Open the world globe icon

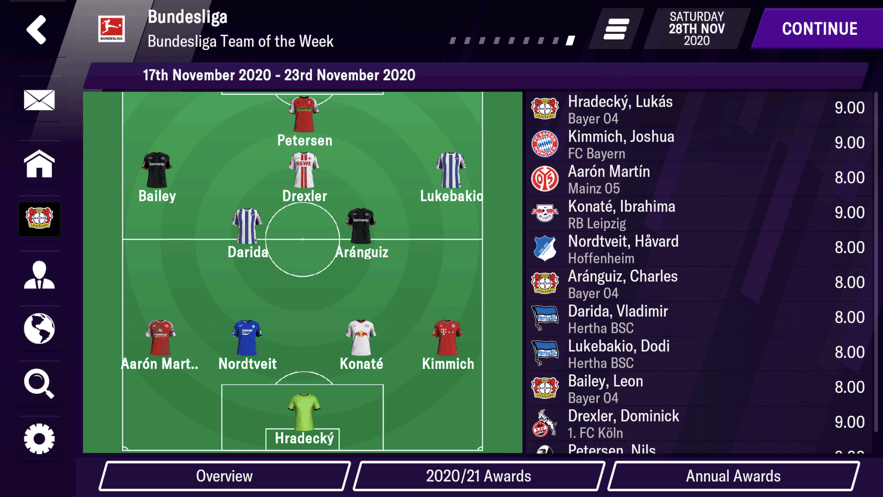pos(39,329)
